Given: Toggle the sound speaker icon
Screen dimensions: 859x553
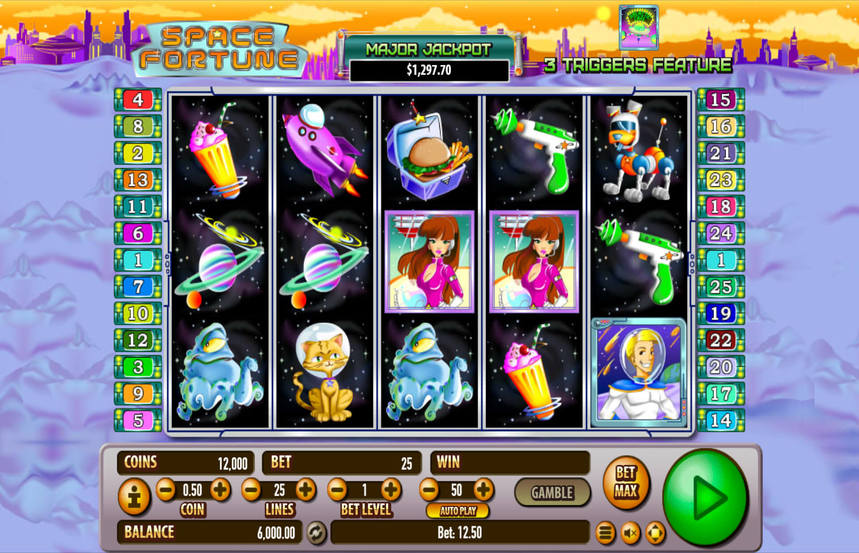Looking at the screenshot, I should point(631,532).
